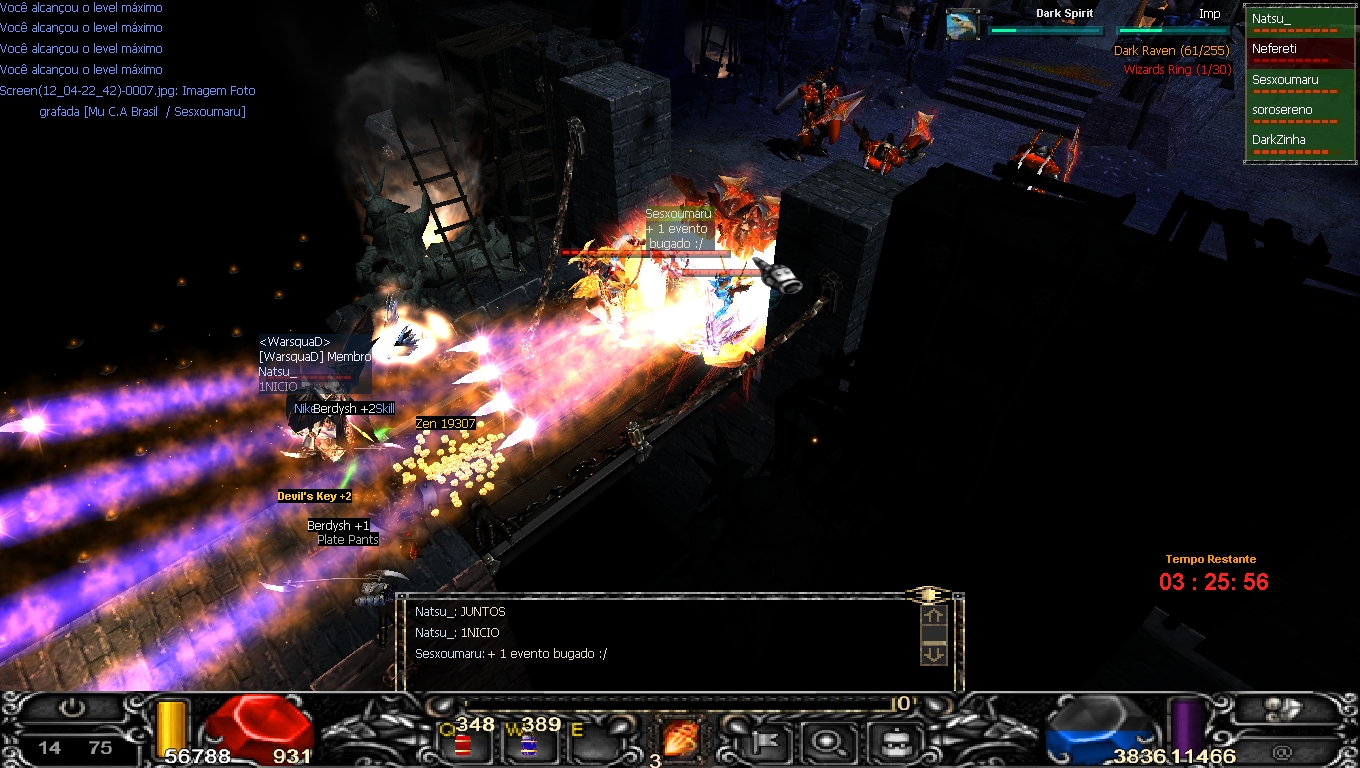The image size is (1360, 768).
Task: Click the magnifying glass button
Action: tap(829, 742)
